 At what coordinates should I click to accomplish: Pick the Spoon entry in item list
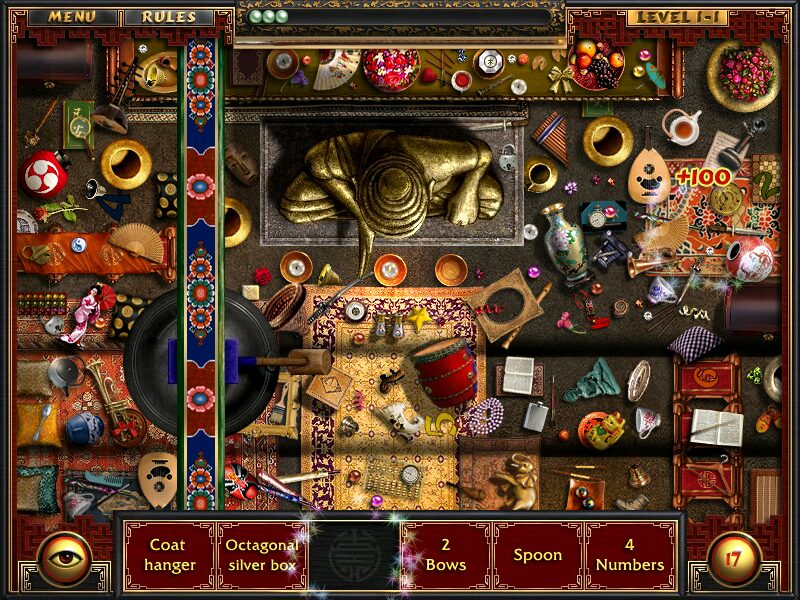point(538,555)
